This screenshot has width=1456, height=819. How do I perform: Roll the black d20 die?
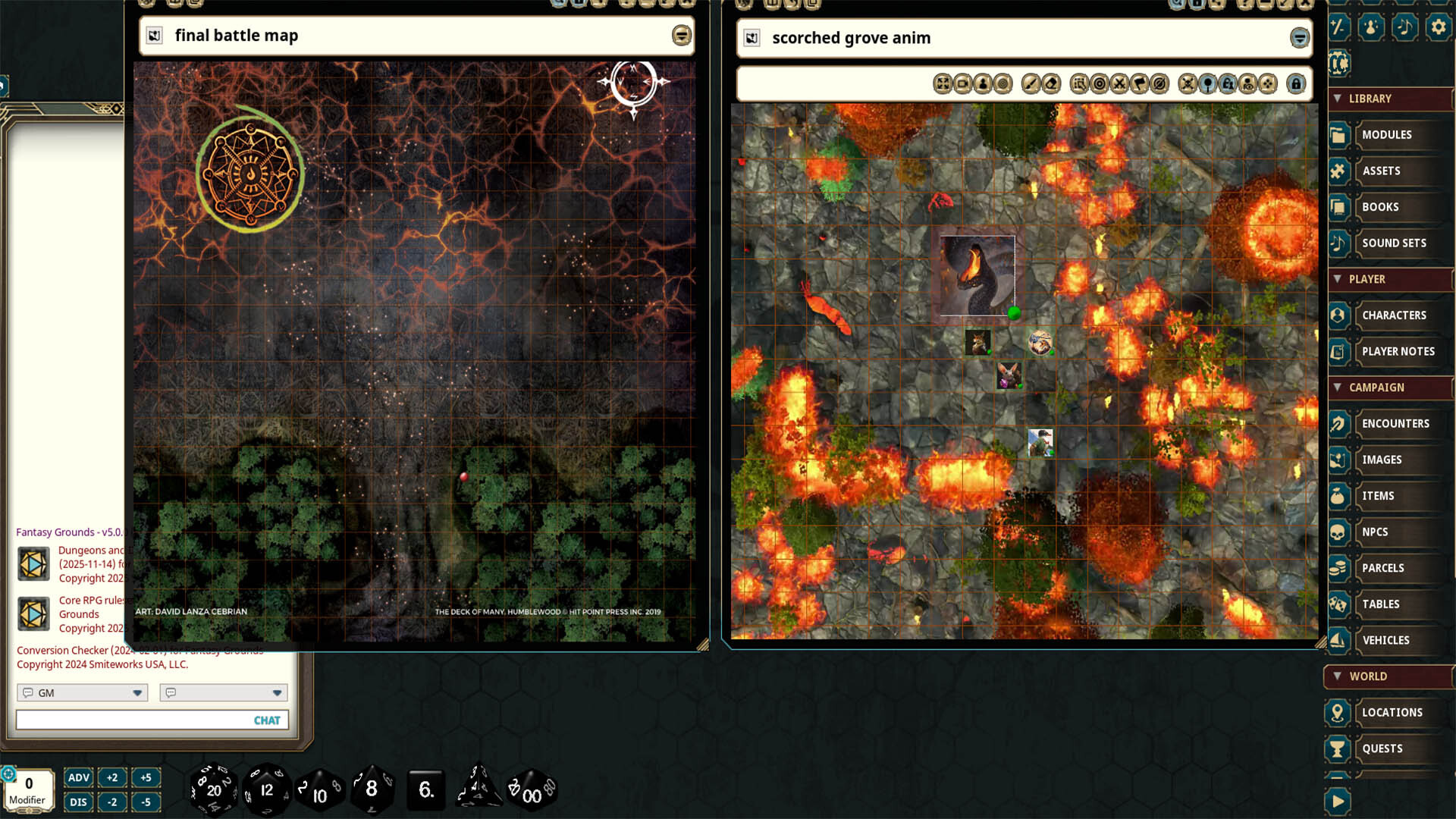coord(215,789)
